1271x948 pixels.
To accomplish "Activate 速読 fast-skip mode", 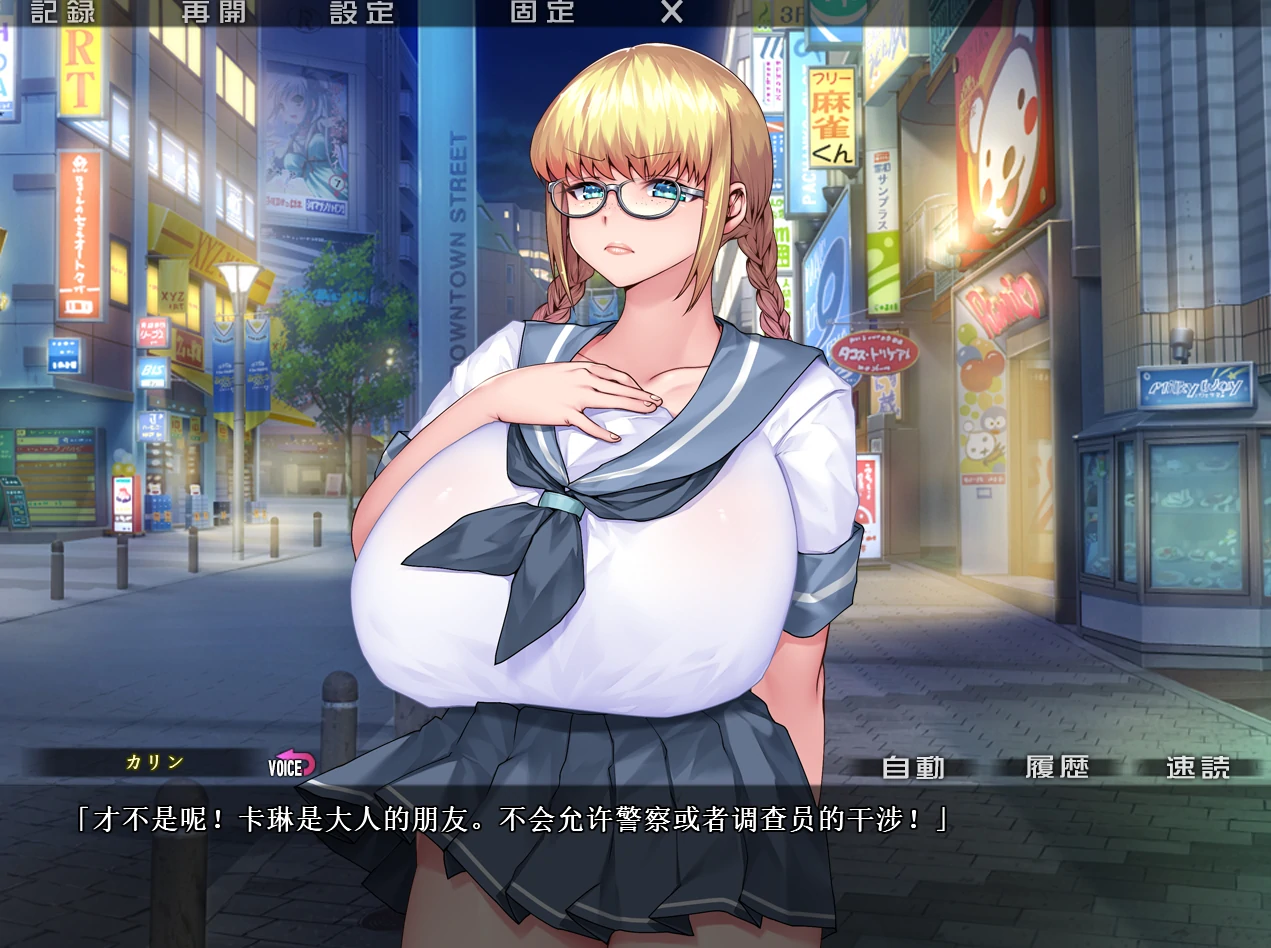I will point(1198,768).
